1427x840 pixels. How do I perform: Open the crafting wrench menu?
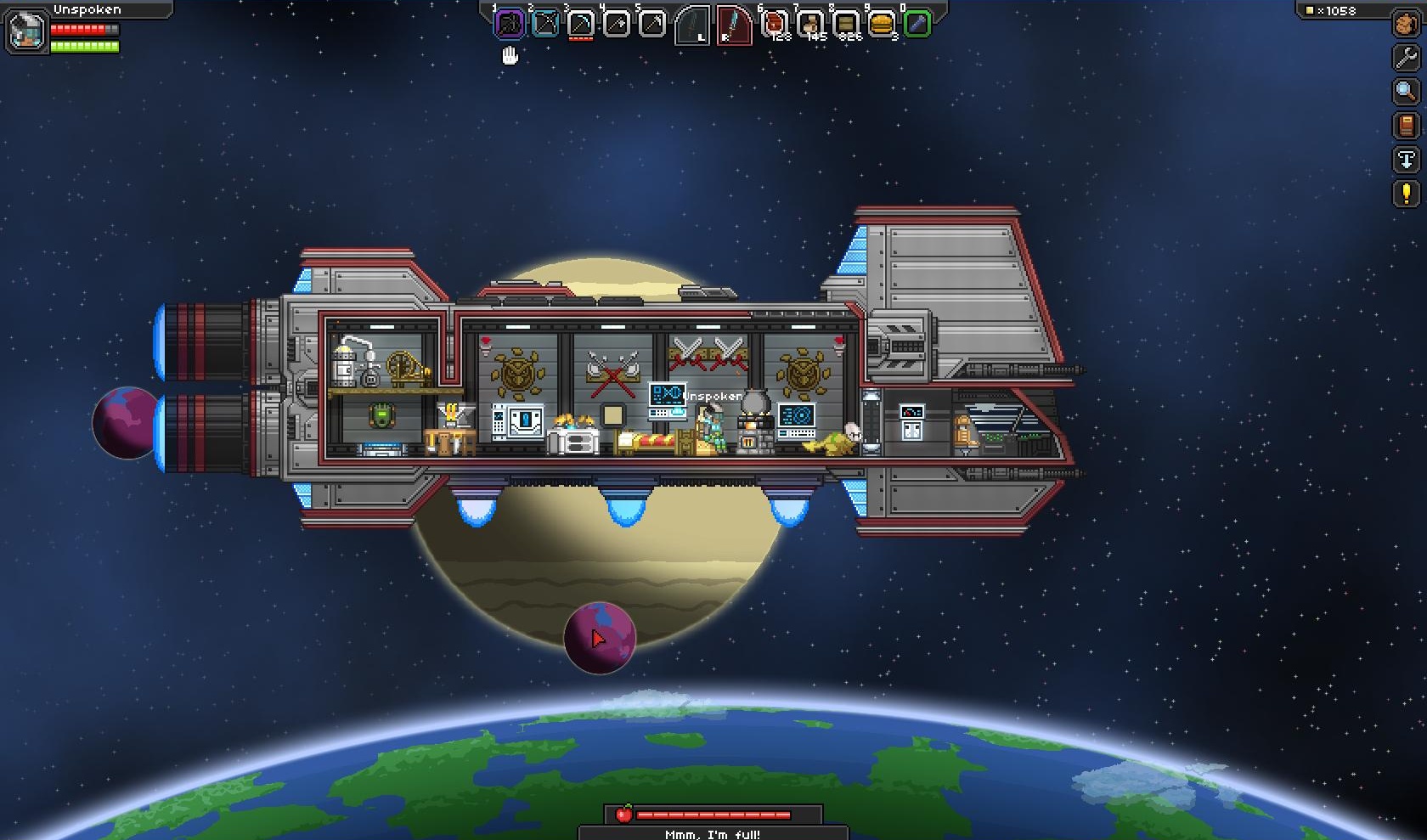[x=1406, y=58]
